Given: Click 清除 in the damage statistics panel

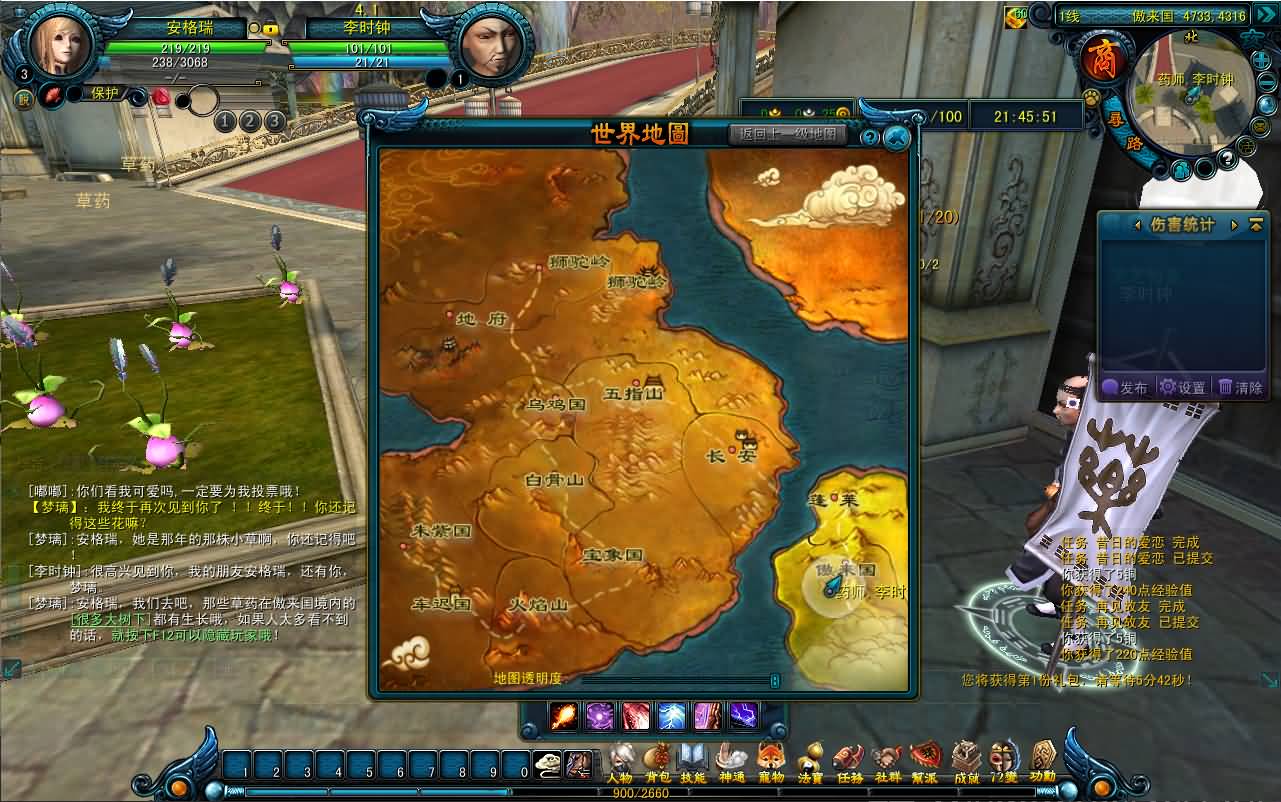Looking at the screenshot, I should click(x=1240, y=387).
